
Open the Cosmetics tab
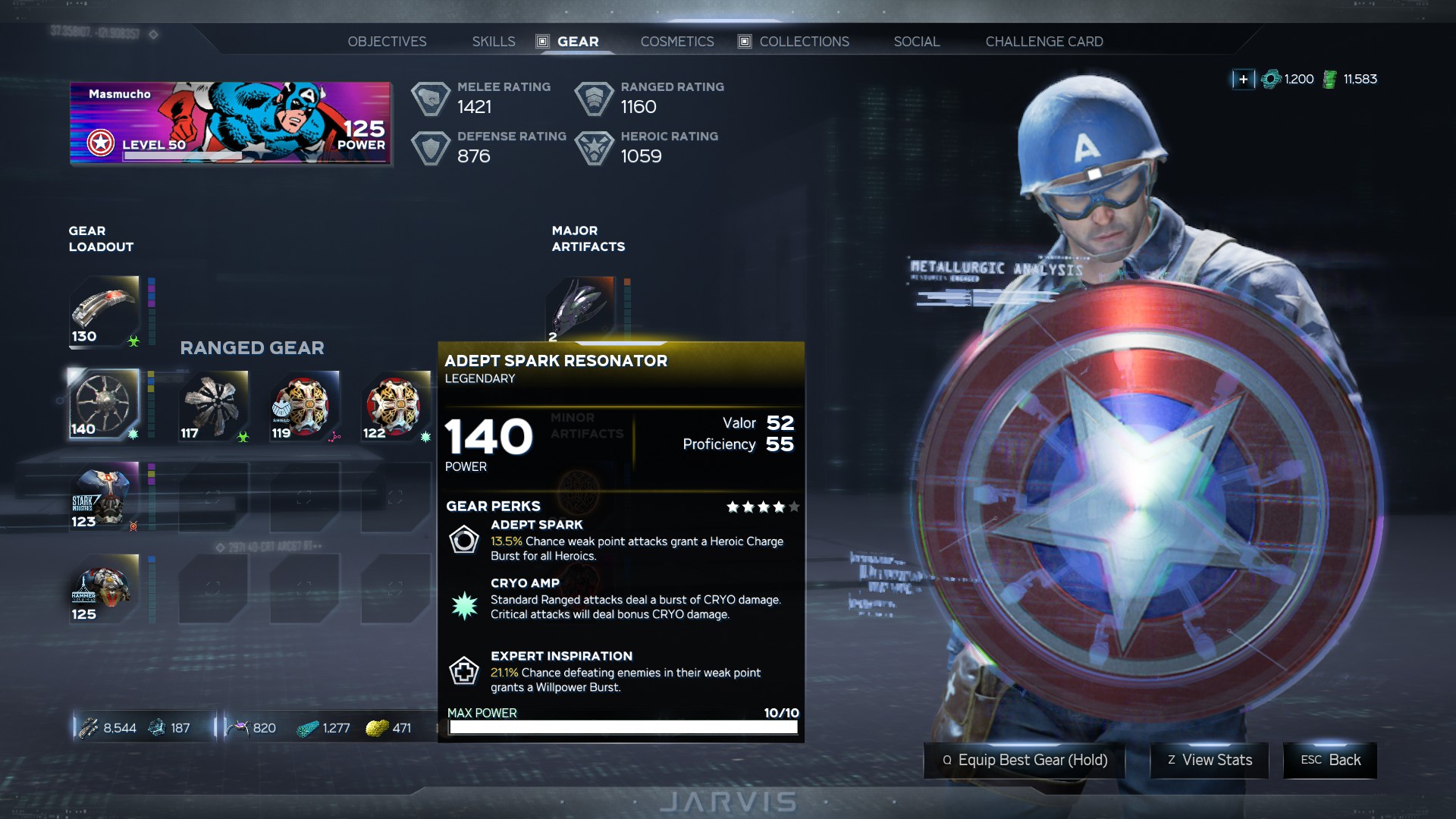[677, 42]
